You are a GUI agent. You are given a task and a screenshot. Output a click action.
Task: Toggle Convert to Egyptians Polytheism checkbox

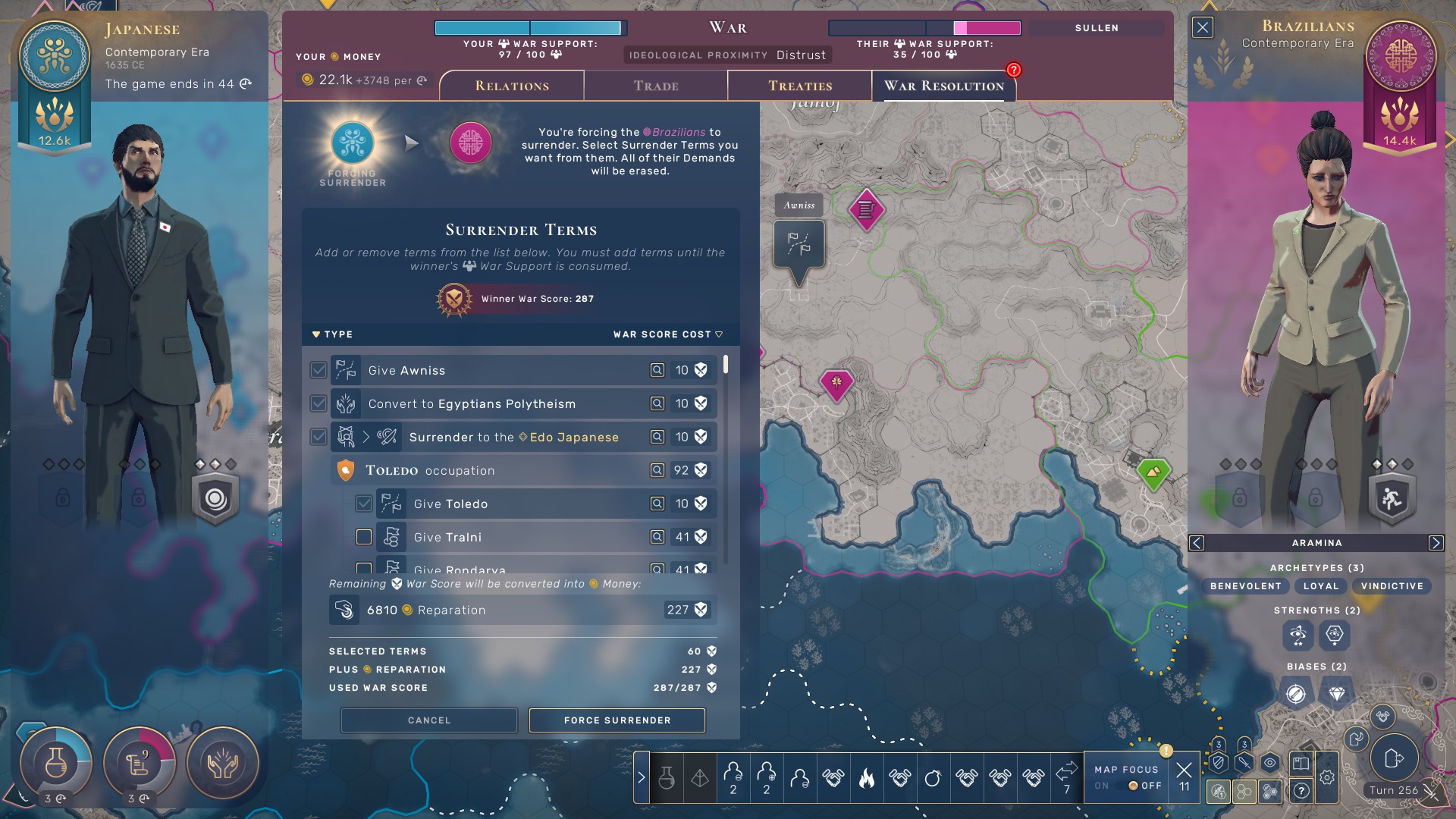click(x=318, y=403)
